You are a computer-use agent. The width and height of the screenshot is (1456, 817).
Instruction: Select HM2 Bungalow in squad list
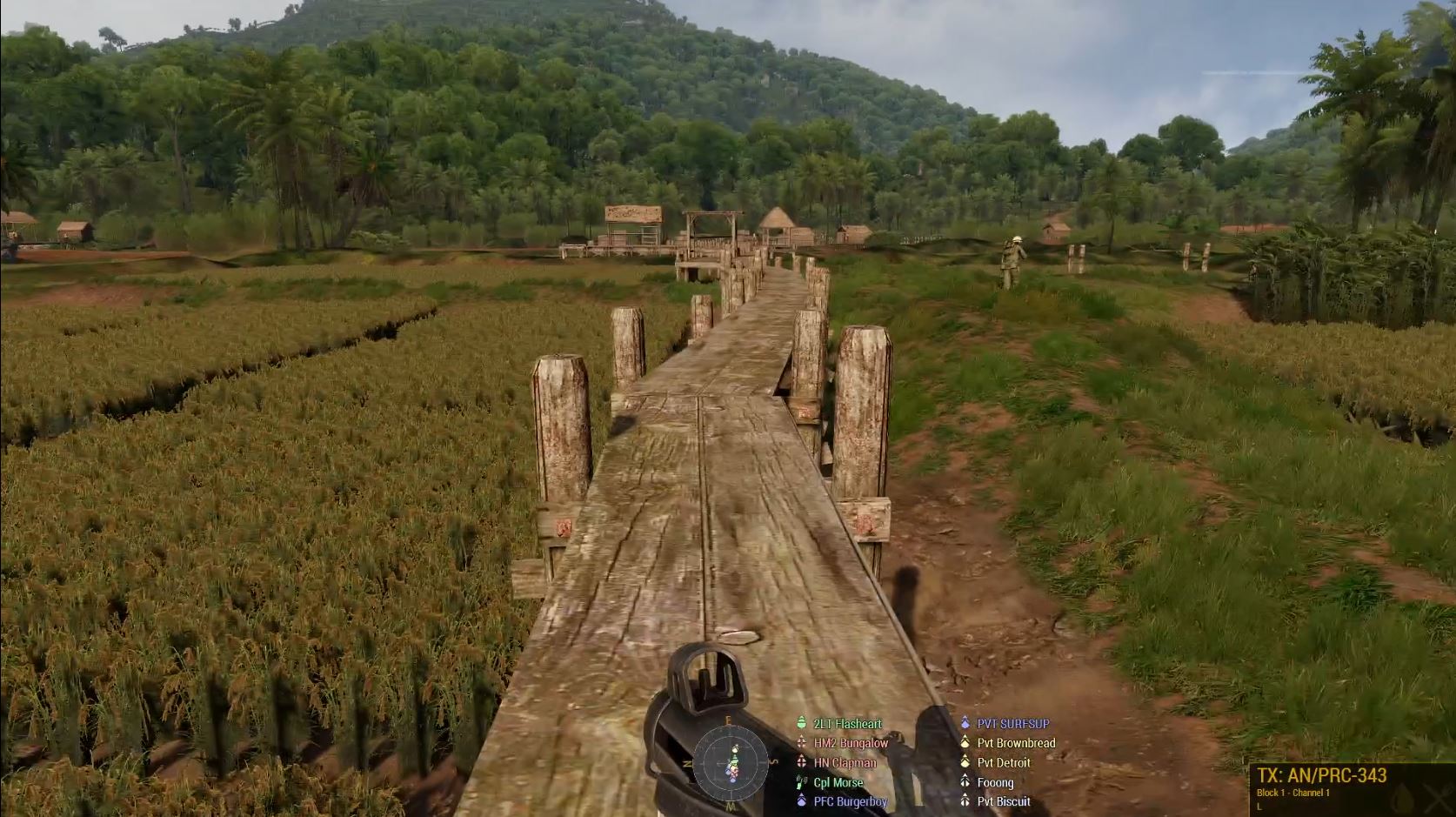(850, 743)
